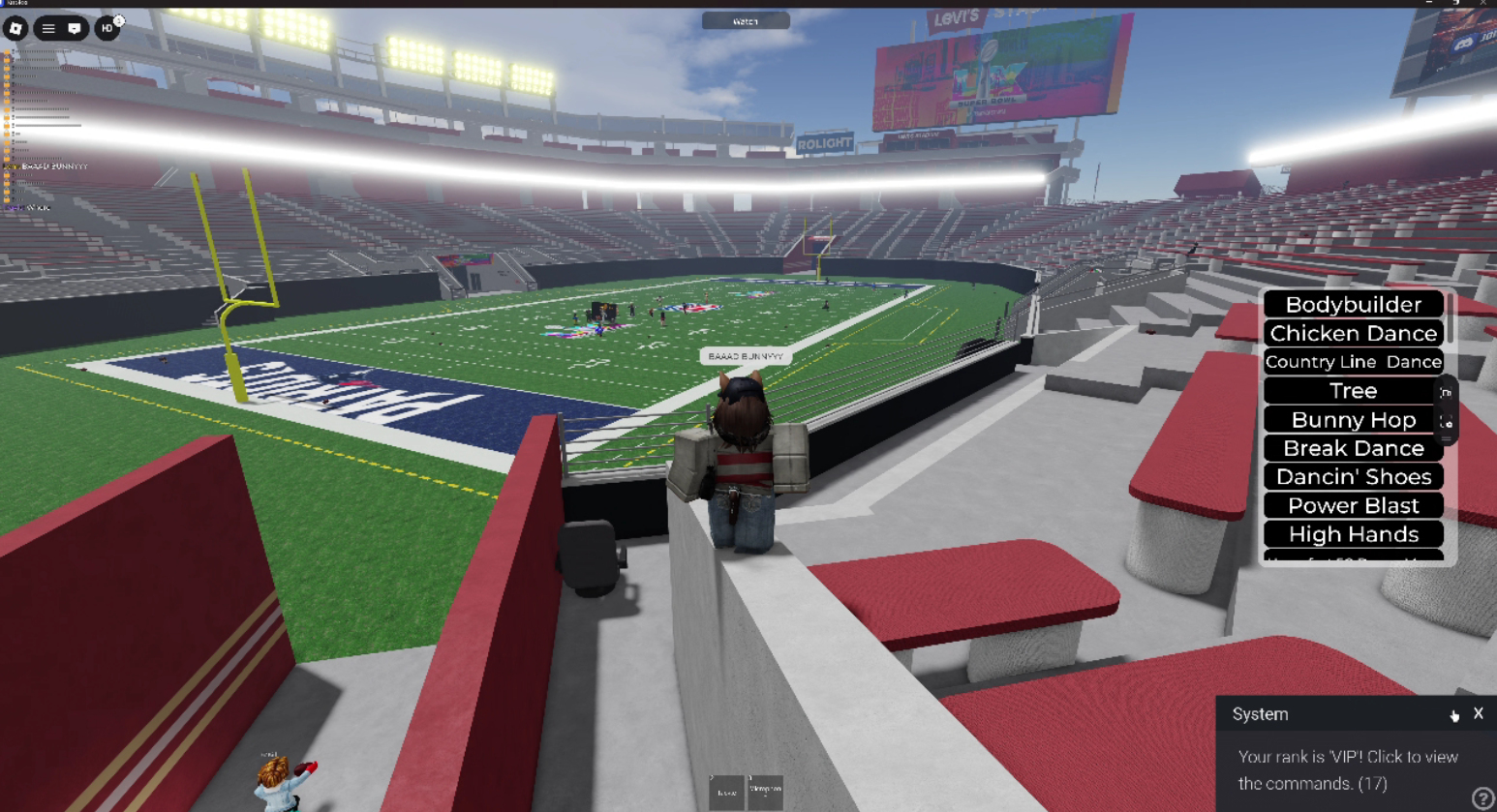
Task: Select the Tree emote
Action: point(1352,391)
